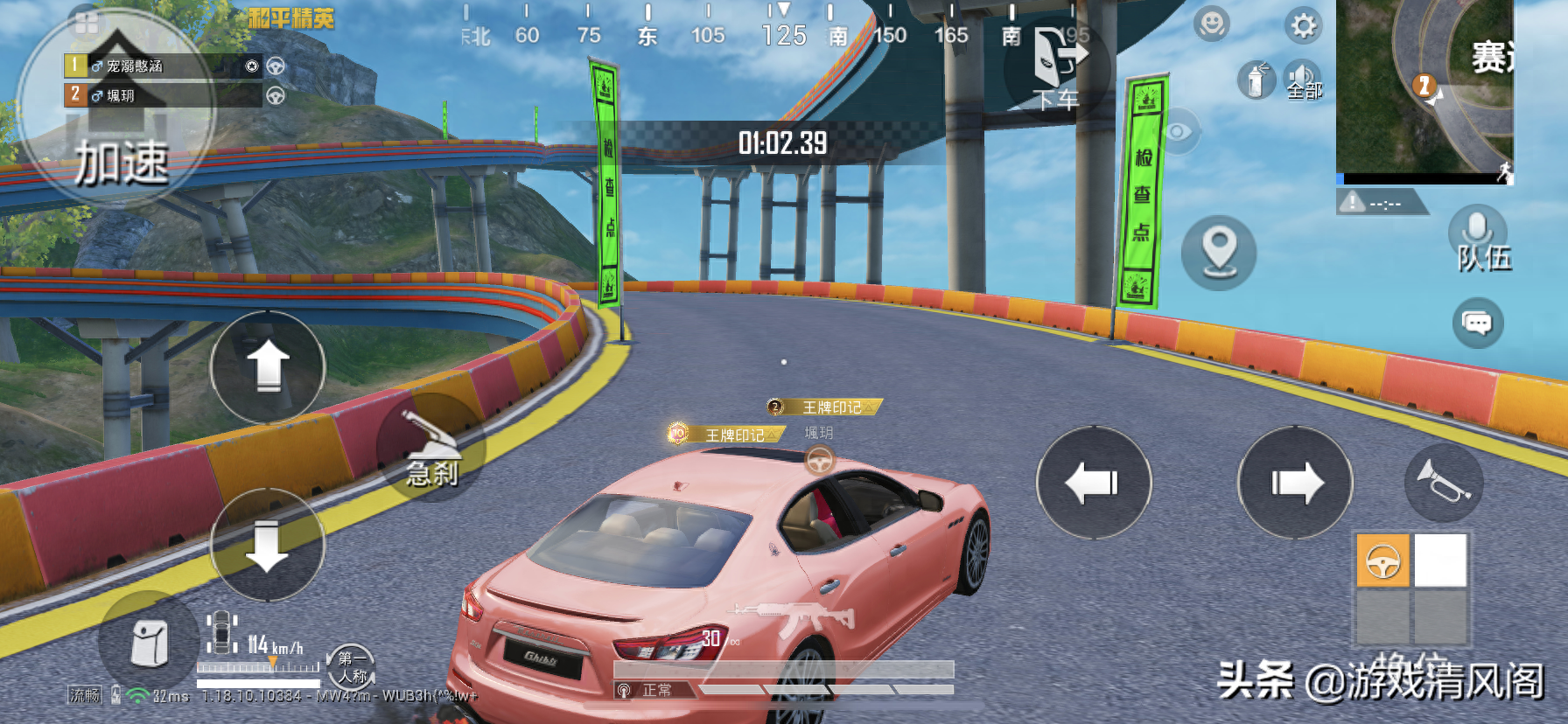Open the gear settings menu
This screenshot has height=724, width=1568.
pyautogui.click(x=1303, y=26)
